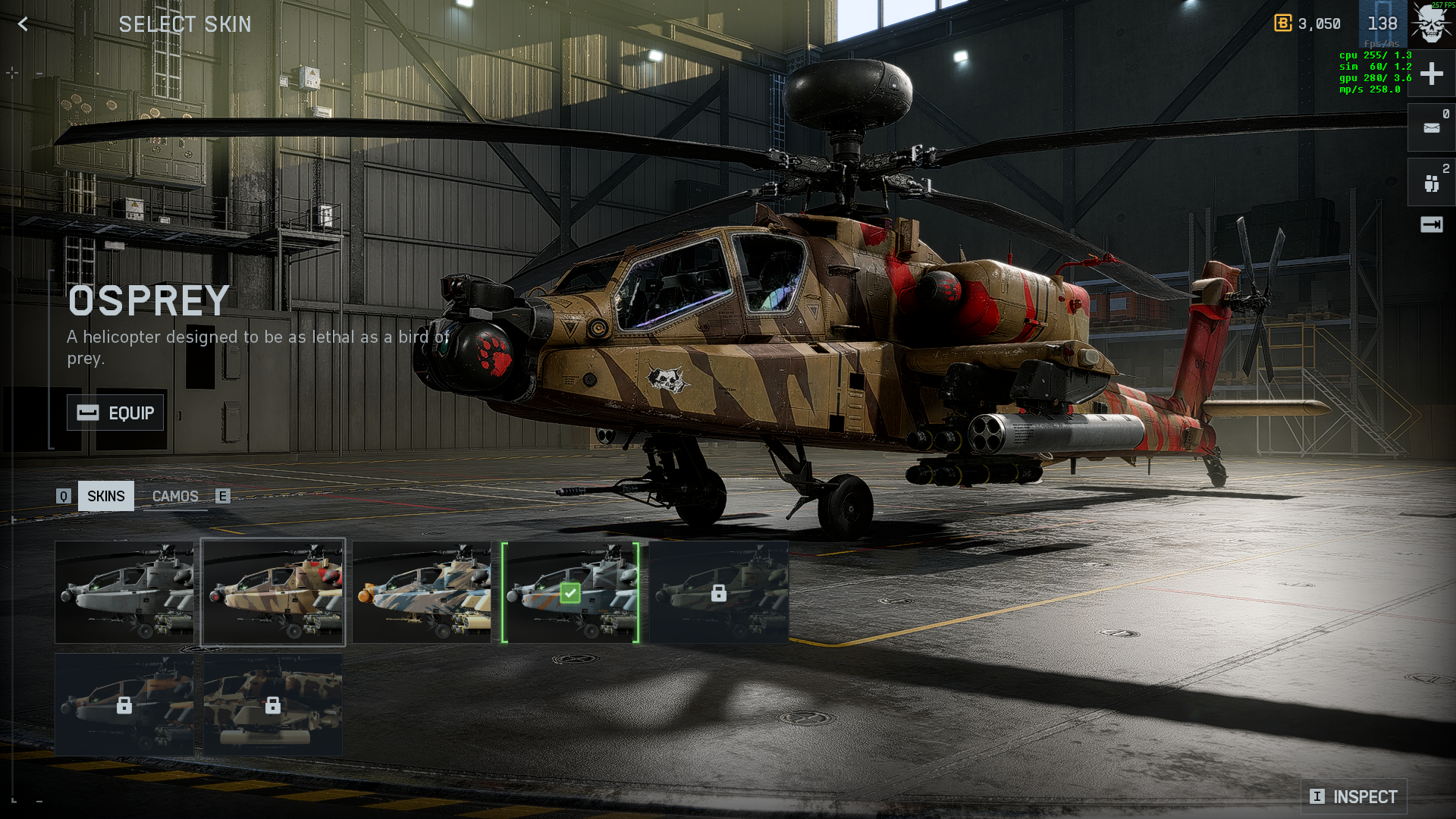Collapse the side panel with arrow icon
Viewport: 1456px width, 819px height.
(x=1431, y=224)
